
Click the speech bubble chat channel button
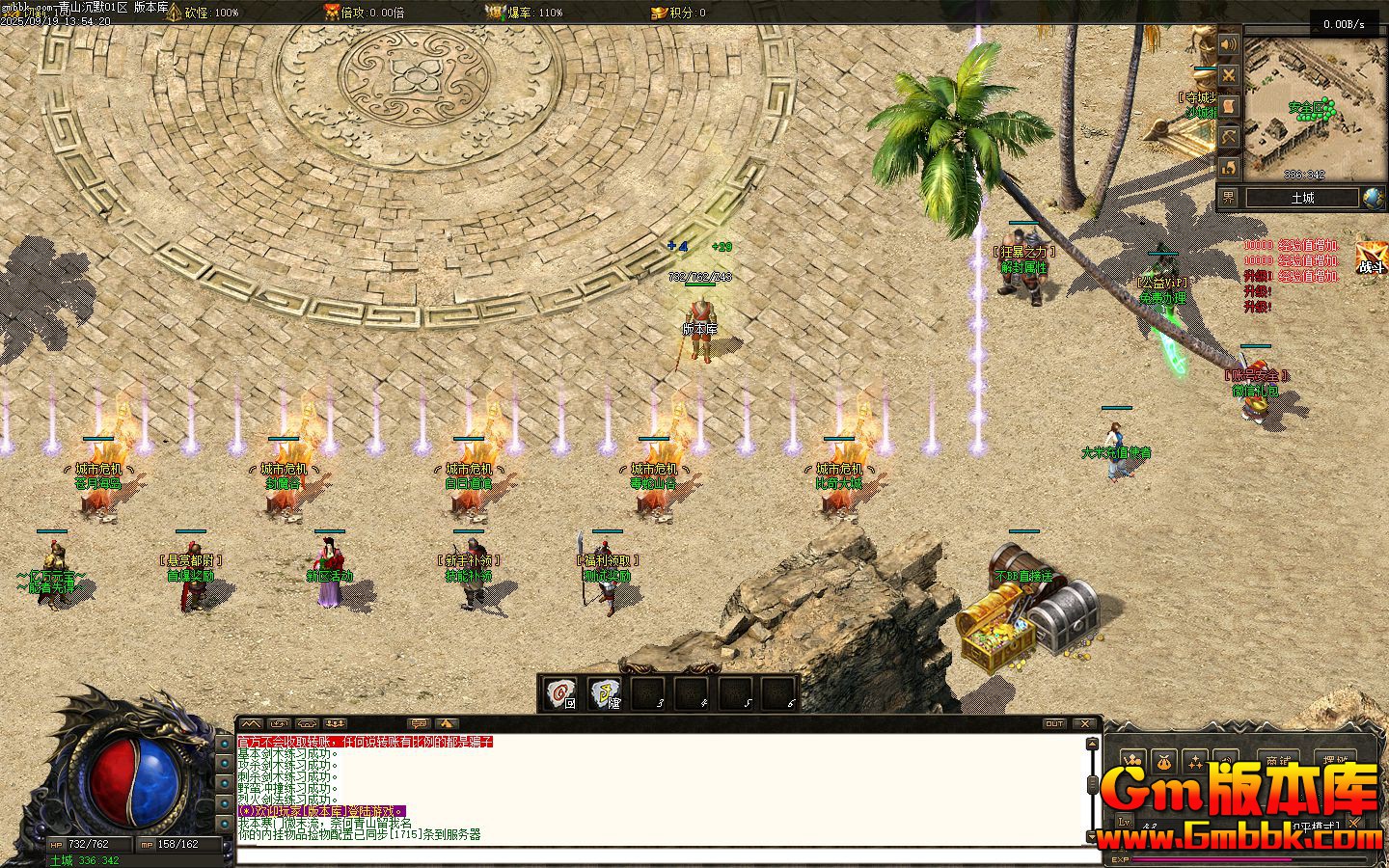pos(419,723)
